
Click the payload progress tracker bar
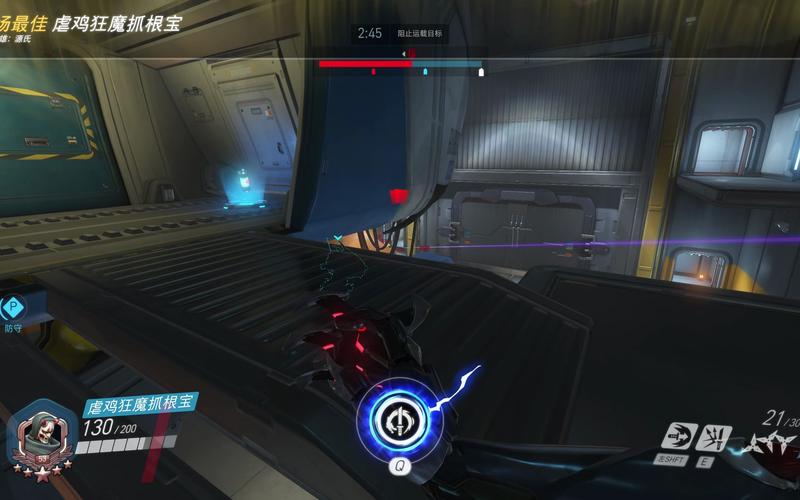pos(400,64)
